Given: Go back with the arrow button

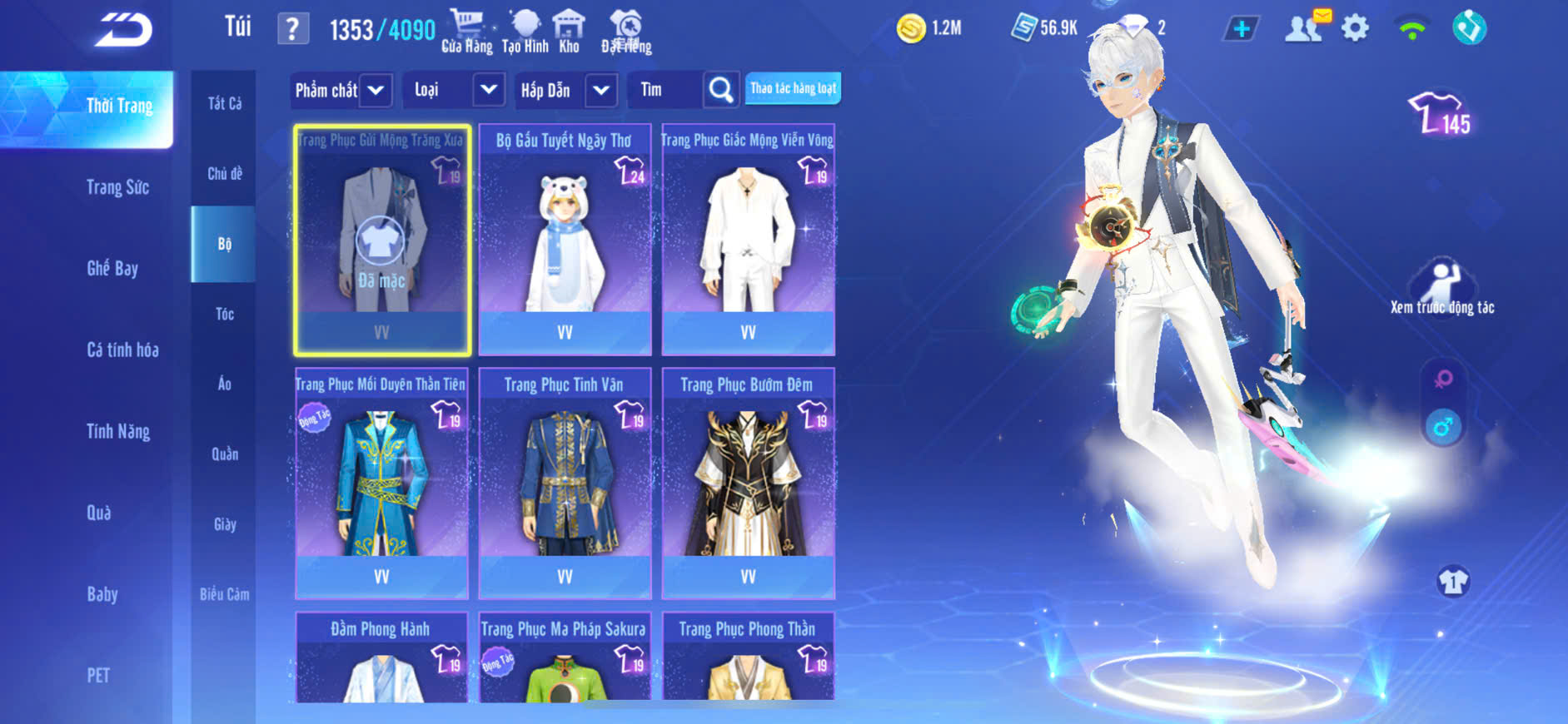Looking at the screenshot, I should [123, 30].
